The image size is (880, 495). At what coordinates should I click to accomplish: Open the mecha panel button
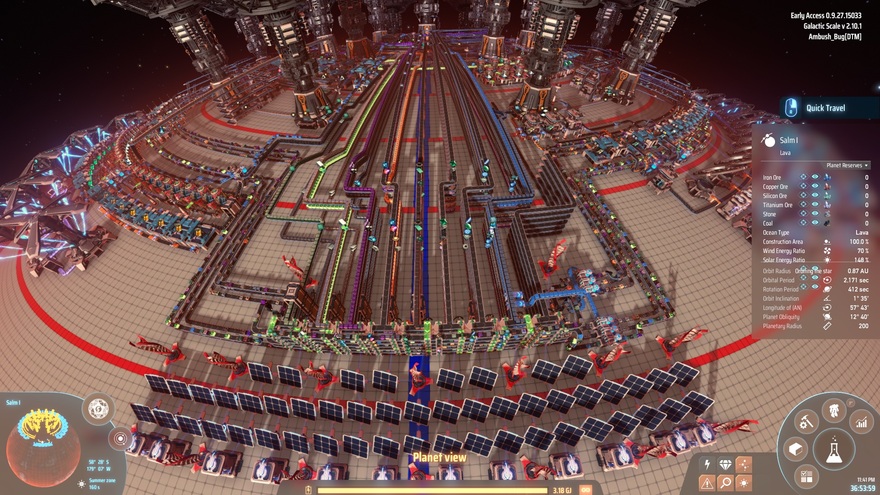[x=833, y=409]
